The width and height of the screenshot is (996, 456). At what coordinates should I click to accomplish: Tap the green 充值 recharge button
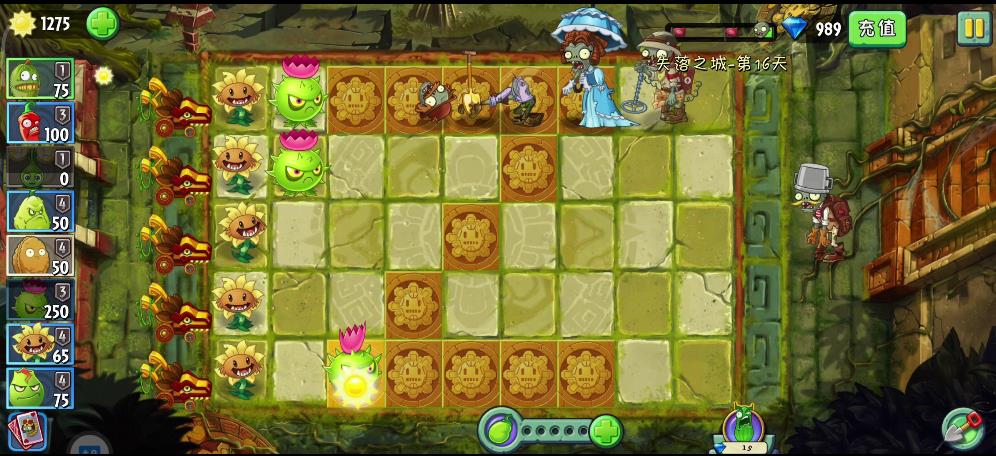tap(876, 28)
